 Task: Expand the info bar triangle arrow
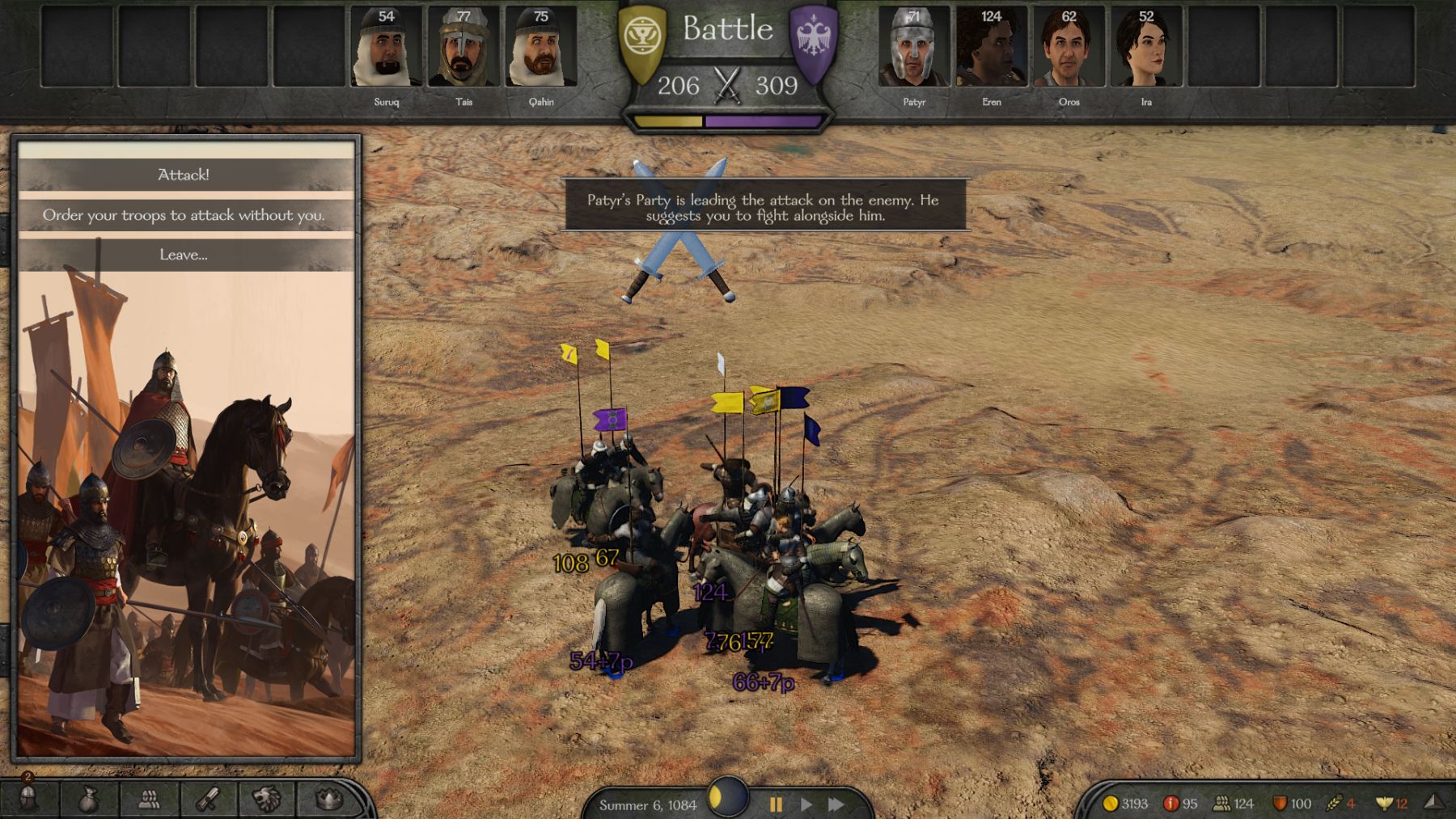(x=1433, y=802)
